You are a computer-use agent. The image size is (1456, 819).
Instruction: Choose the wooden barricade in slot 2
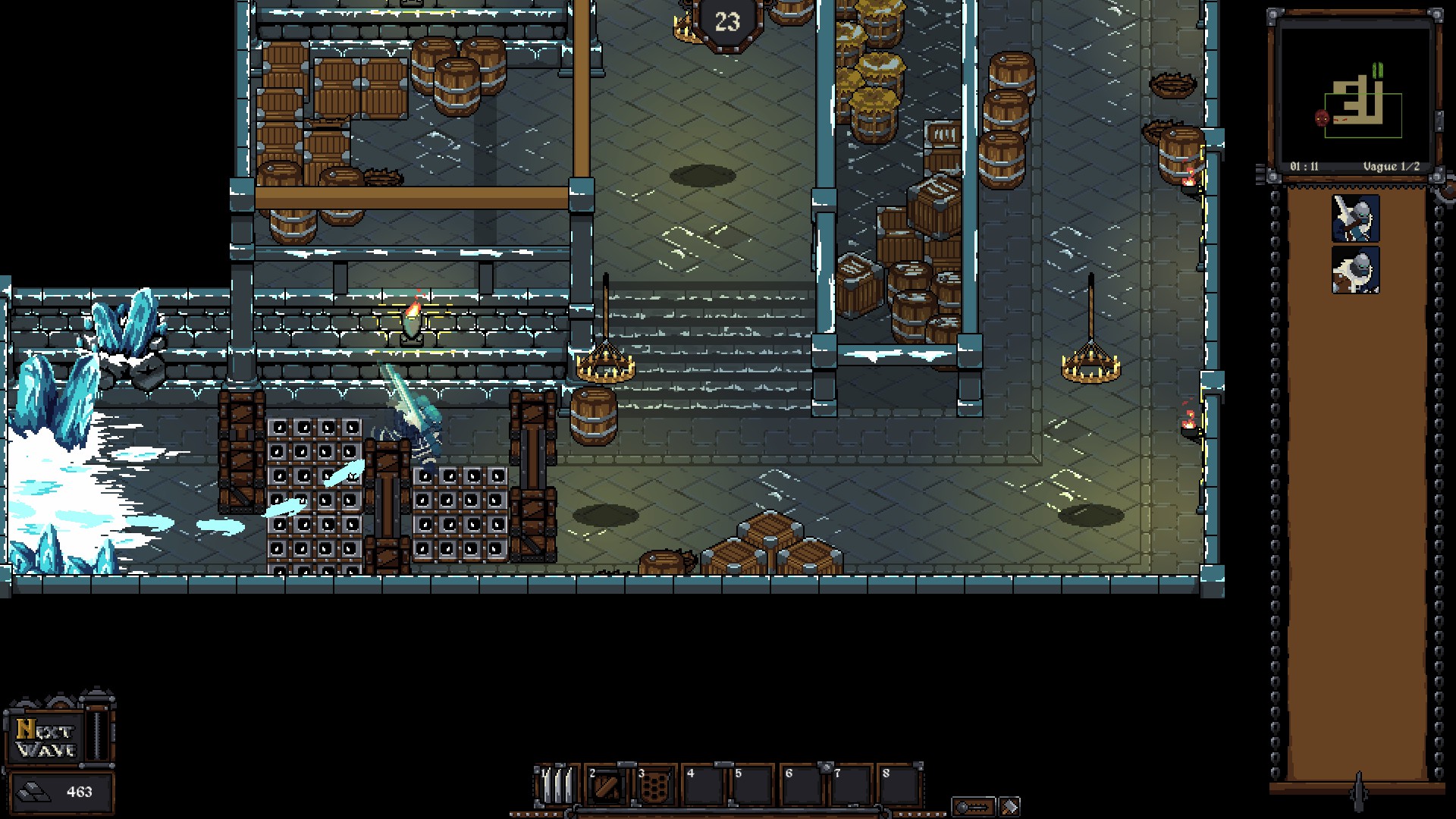(606, 786)
